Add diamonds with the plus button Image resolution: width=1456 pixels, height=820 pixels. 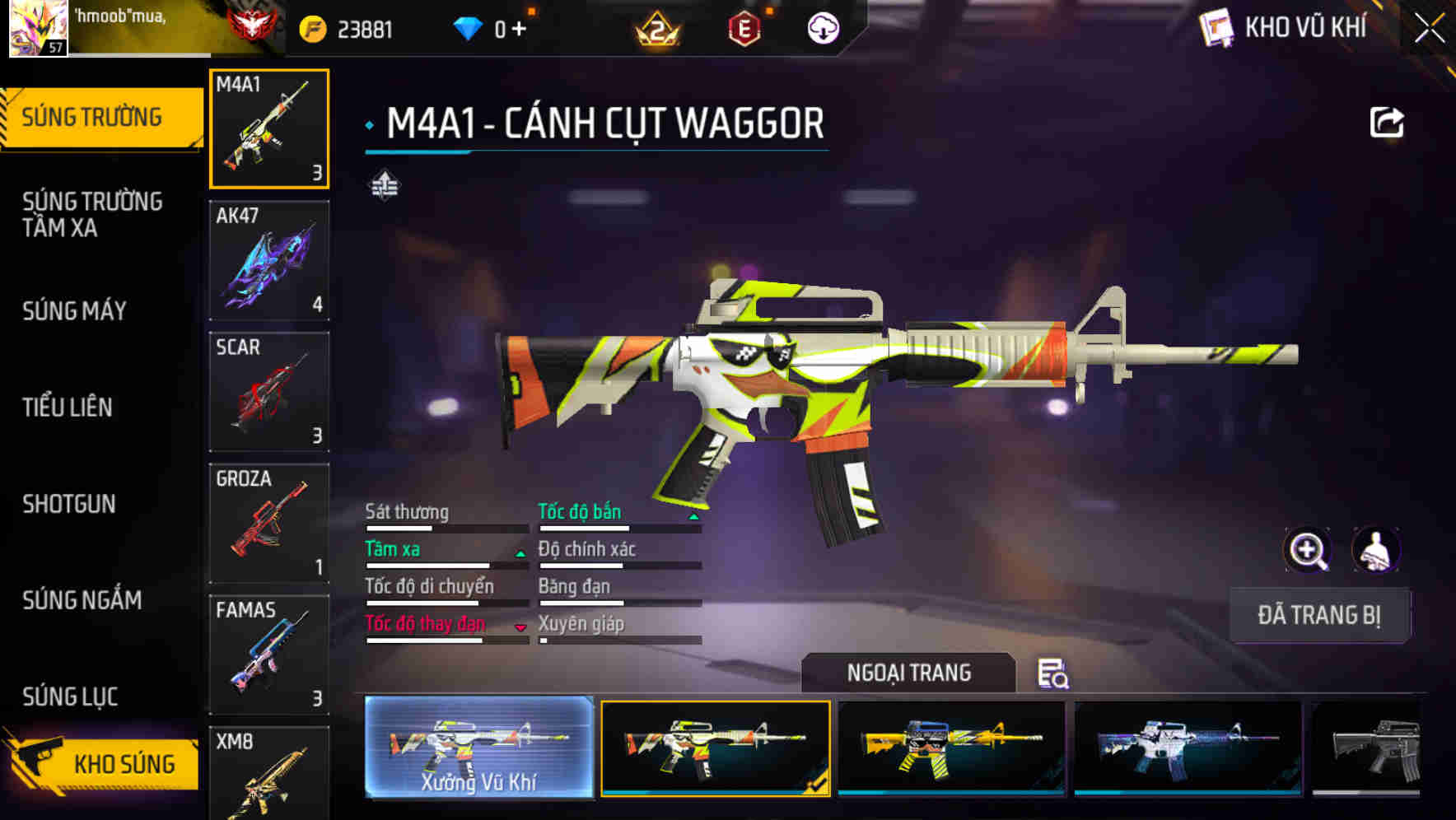[x=519, y=30]
